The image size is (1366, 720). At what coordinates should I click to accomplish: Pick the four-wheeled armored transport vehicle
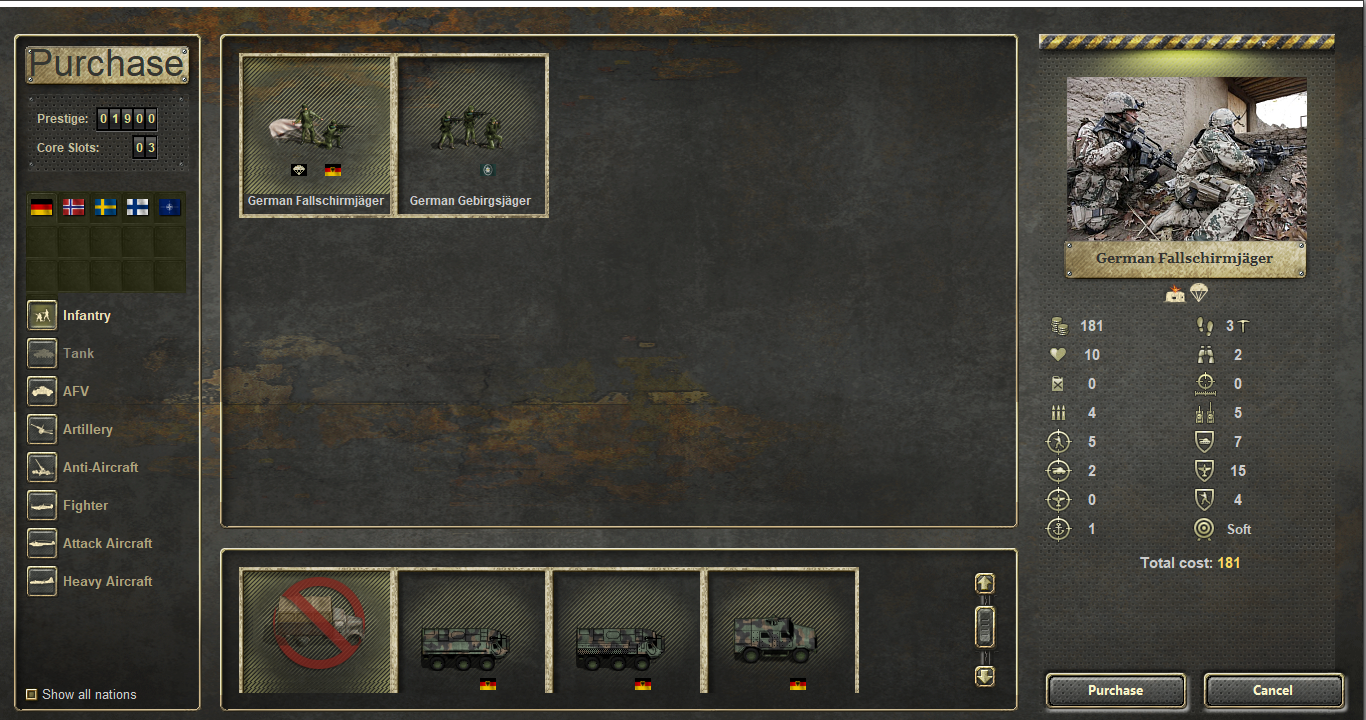coord(782,630)
